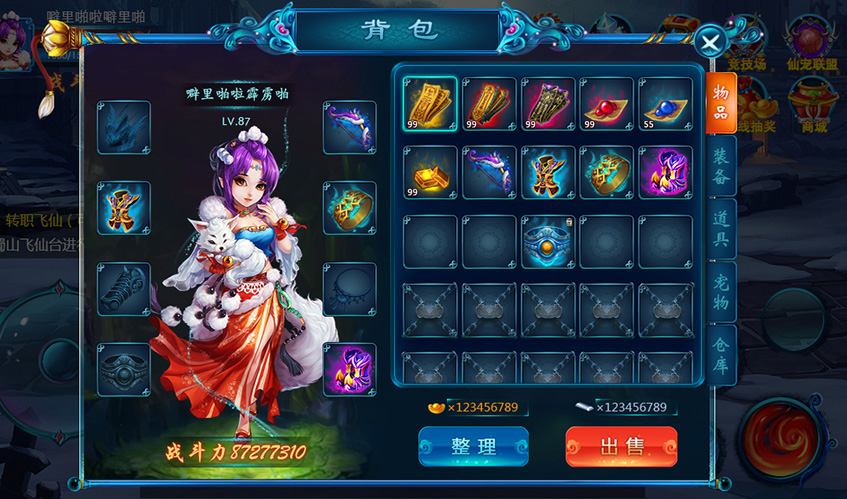Select the gold ticket stack in the bag
Image resolution: width=847 pixels, height=499 pixels.
pos(431,103)
